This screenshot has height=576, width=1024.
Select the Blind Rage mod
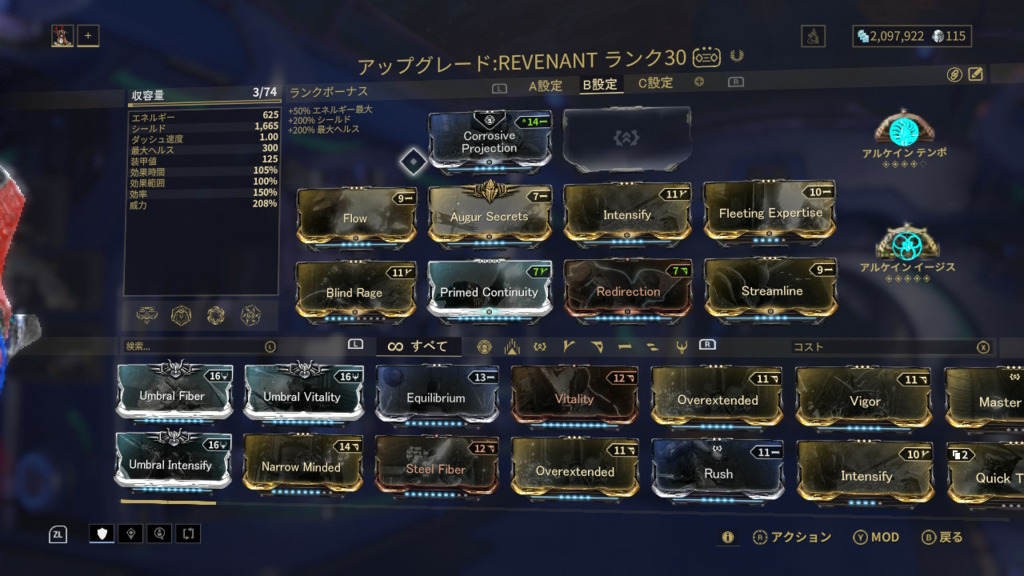click(x=355, y=292)
